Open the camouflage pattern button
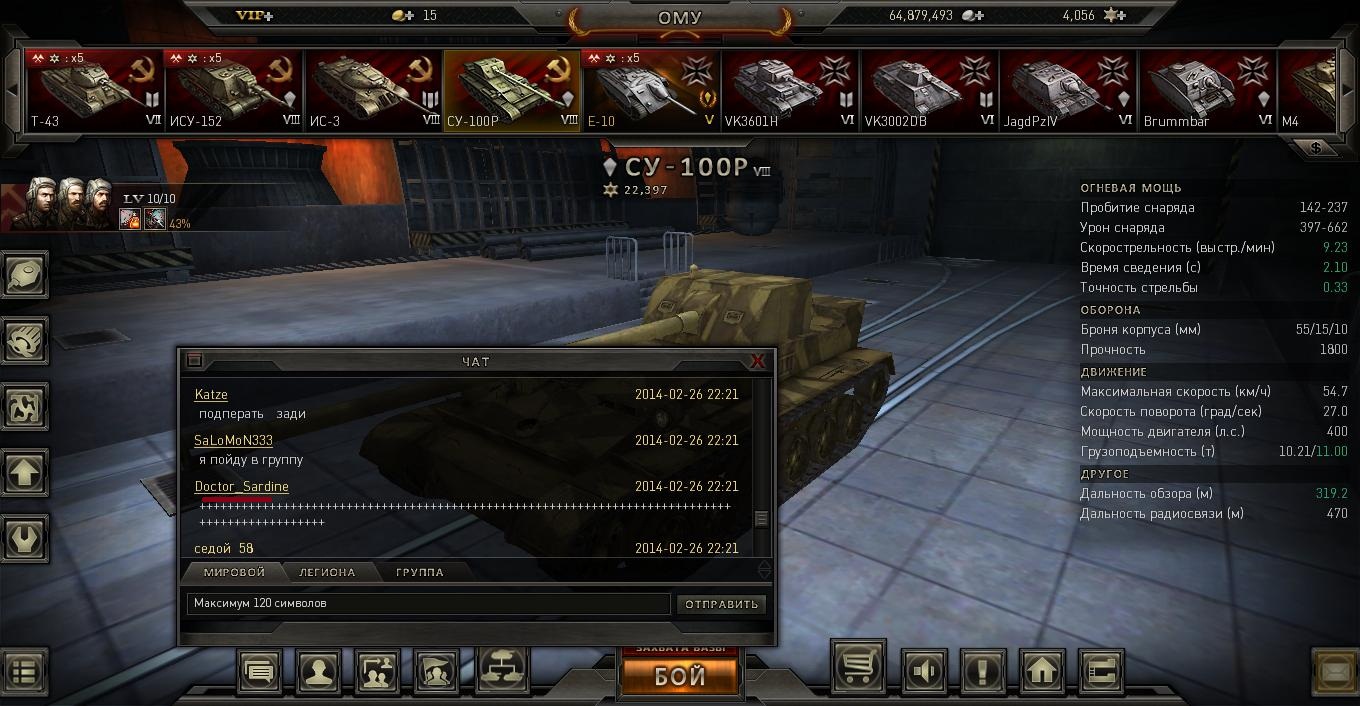Viewport: 1360px width, 706px height. click(24, 407)
